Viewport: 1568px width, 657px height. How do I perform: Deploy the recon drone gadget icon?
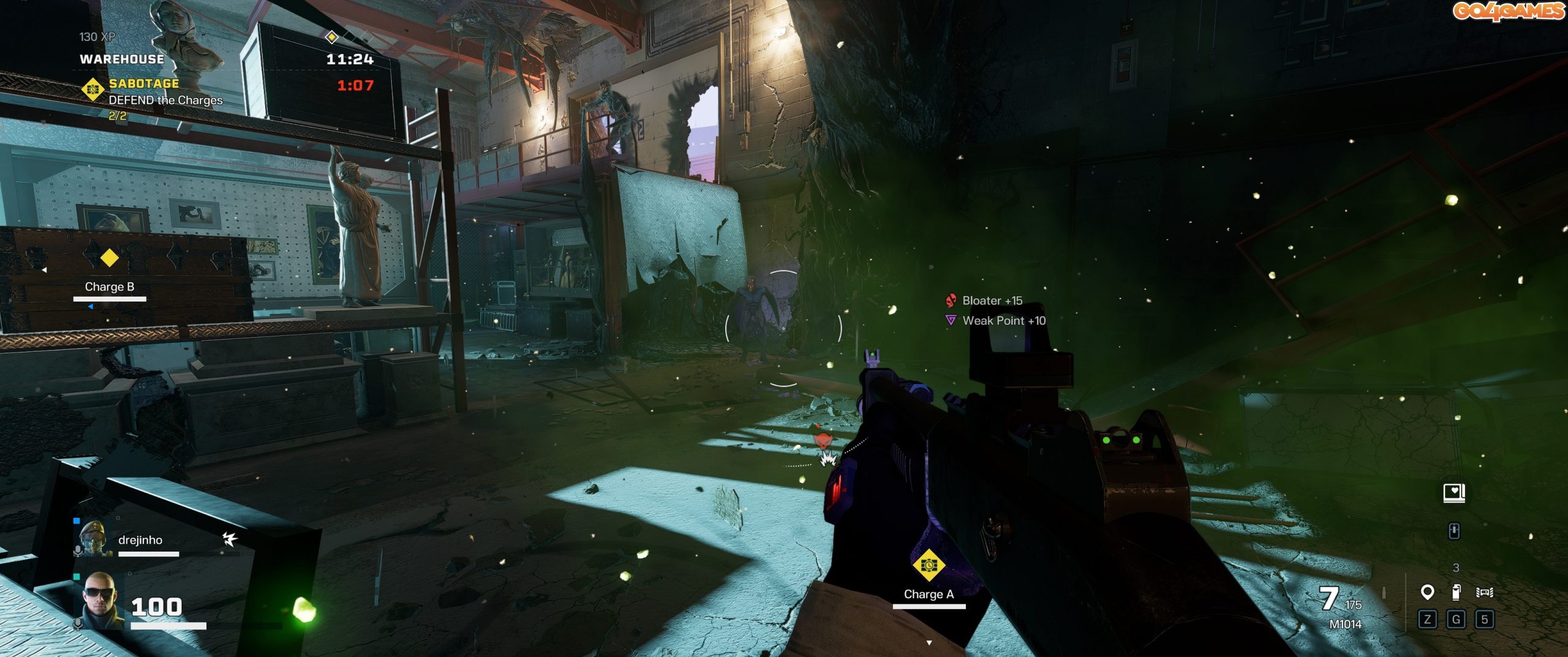(1485, 592)
